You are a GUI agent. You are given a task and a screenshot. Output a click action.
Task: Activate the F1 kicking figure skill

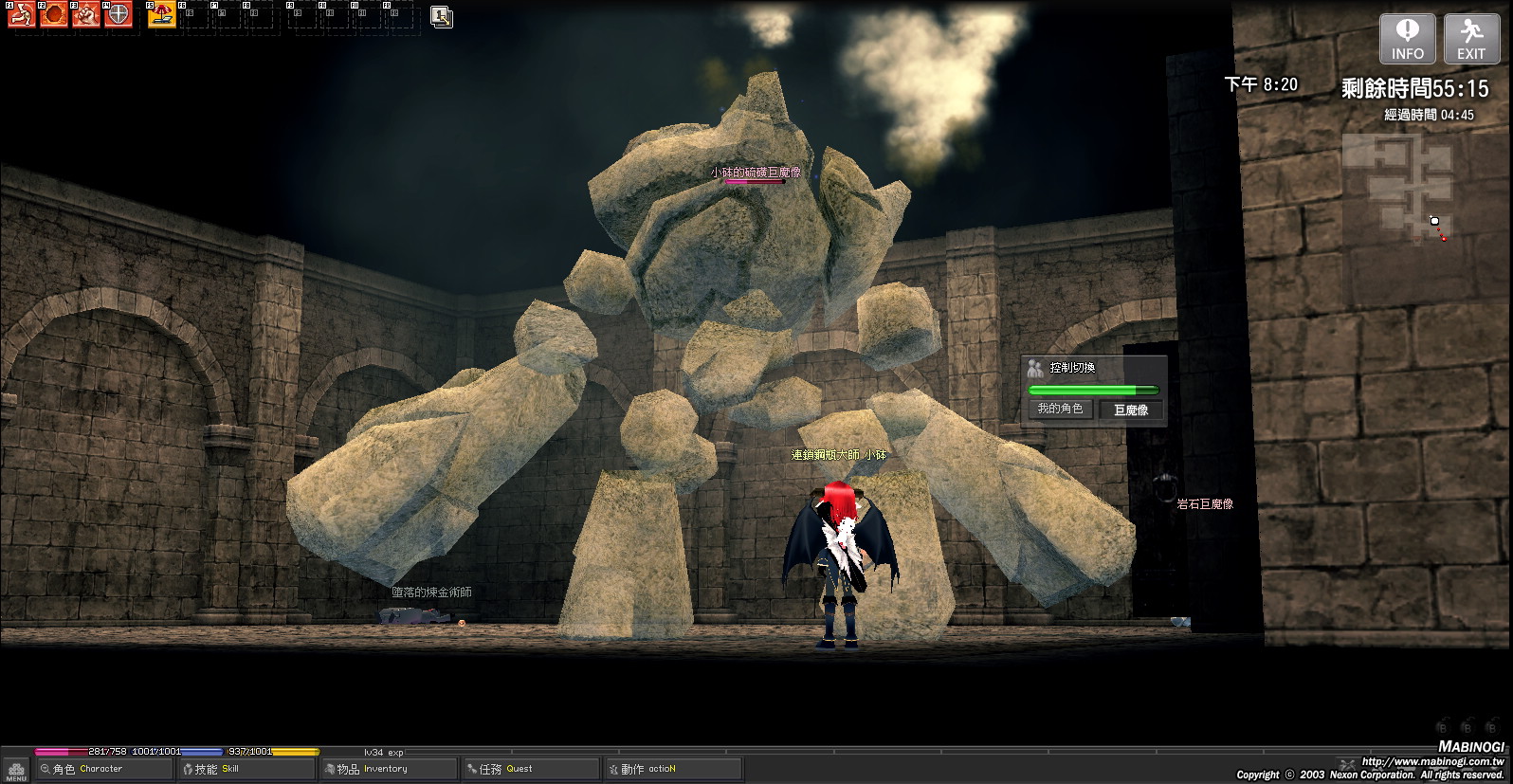coord(21,15)
